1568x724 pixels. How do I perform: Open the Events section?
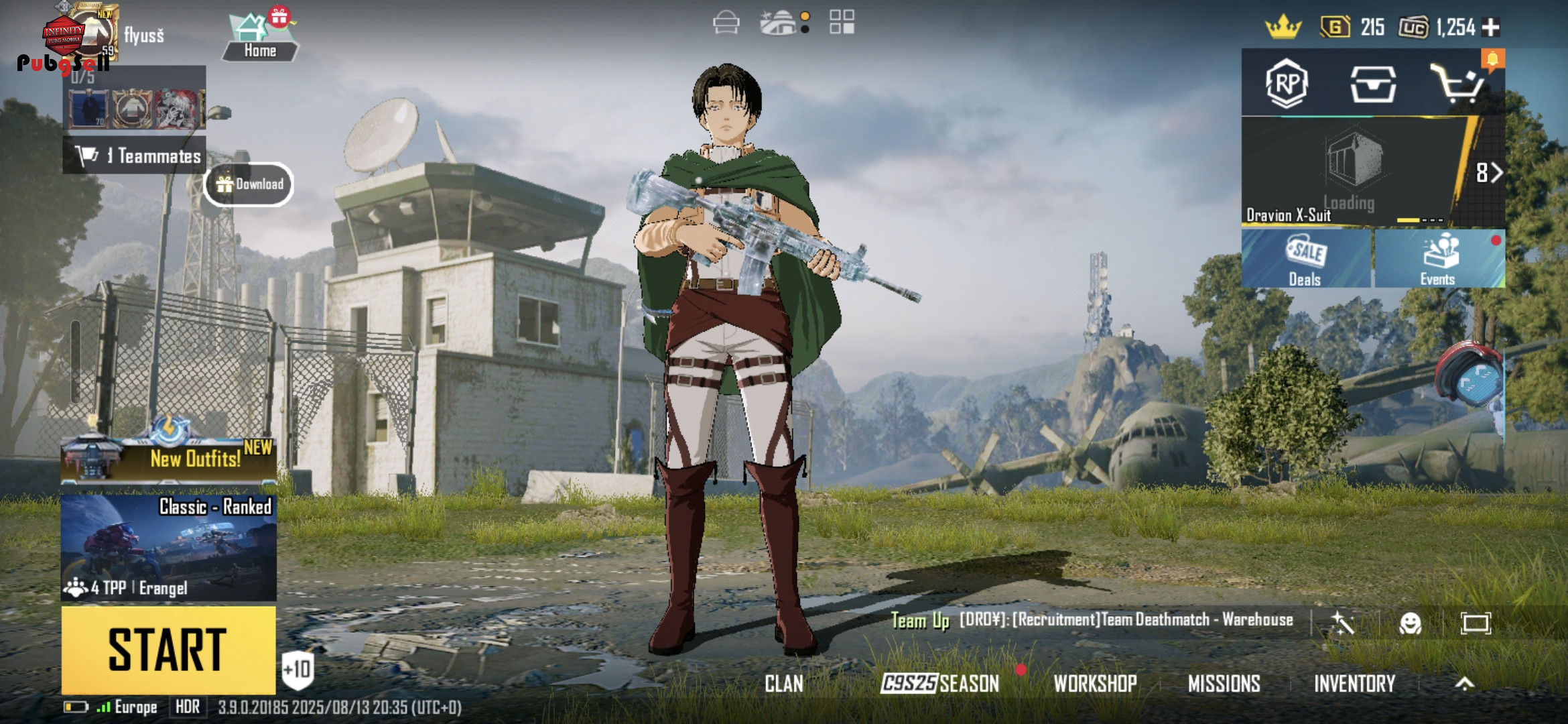pos(1439,259)
